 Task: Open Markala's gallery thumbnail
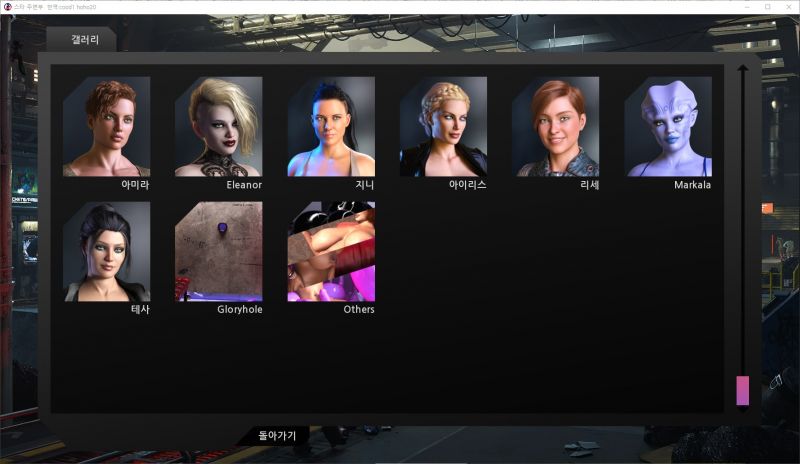[668, 127]
